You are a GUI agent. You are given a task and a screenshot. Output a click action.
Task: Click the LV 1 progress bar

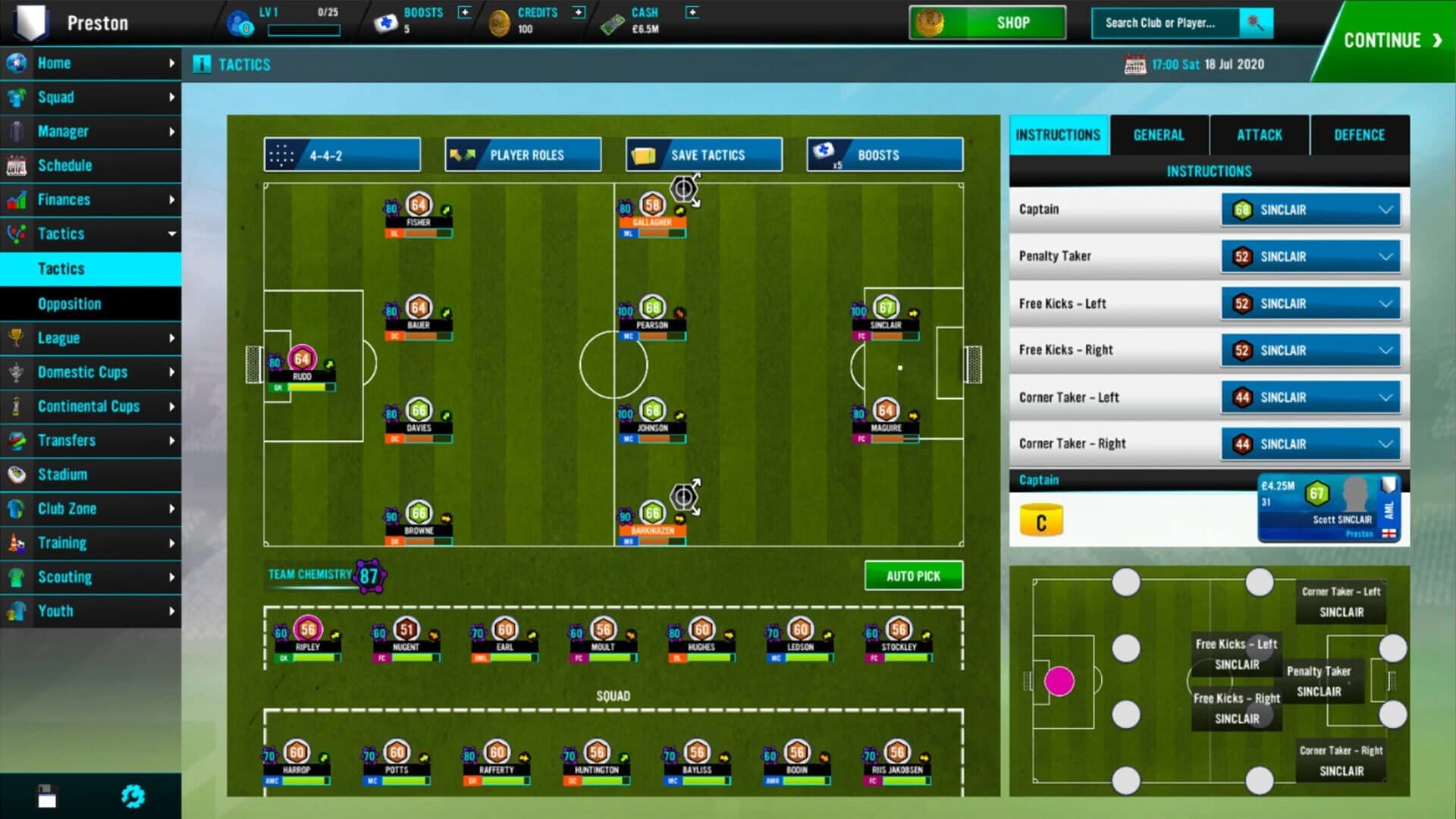tap(306, 29)
